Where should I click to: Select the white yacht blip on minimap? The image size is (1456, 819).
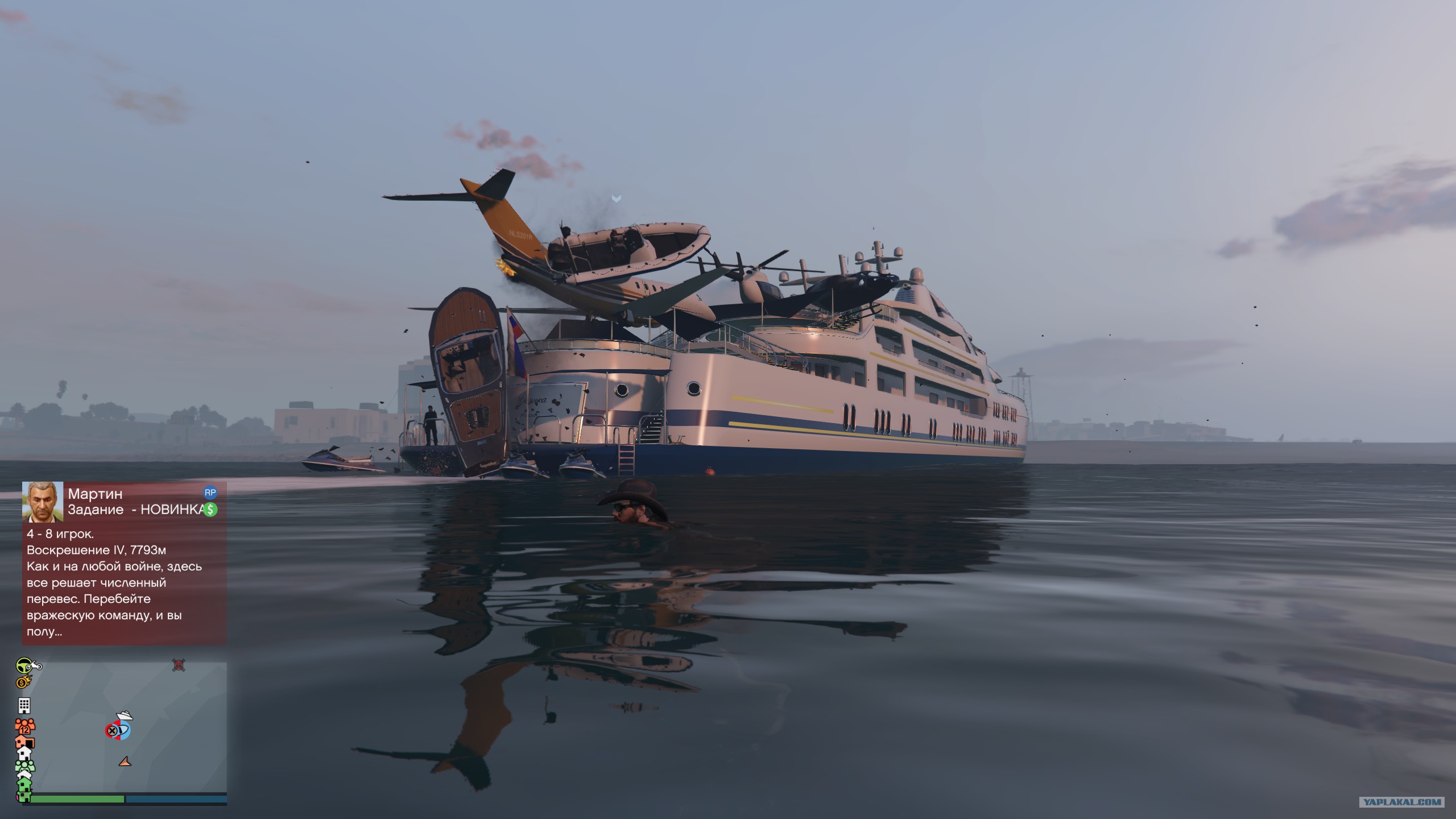click(123, 716)
